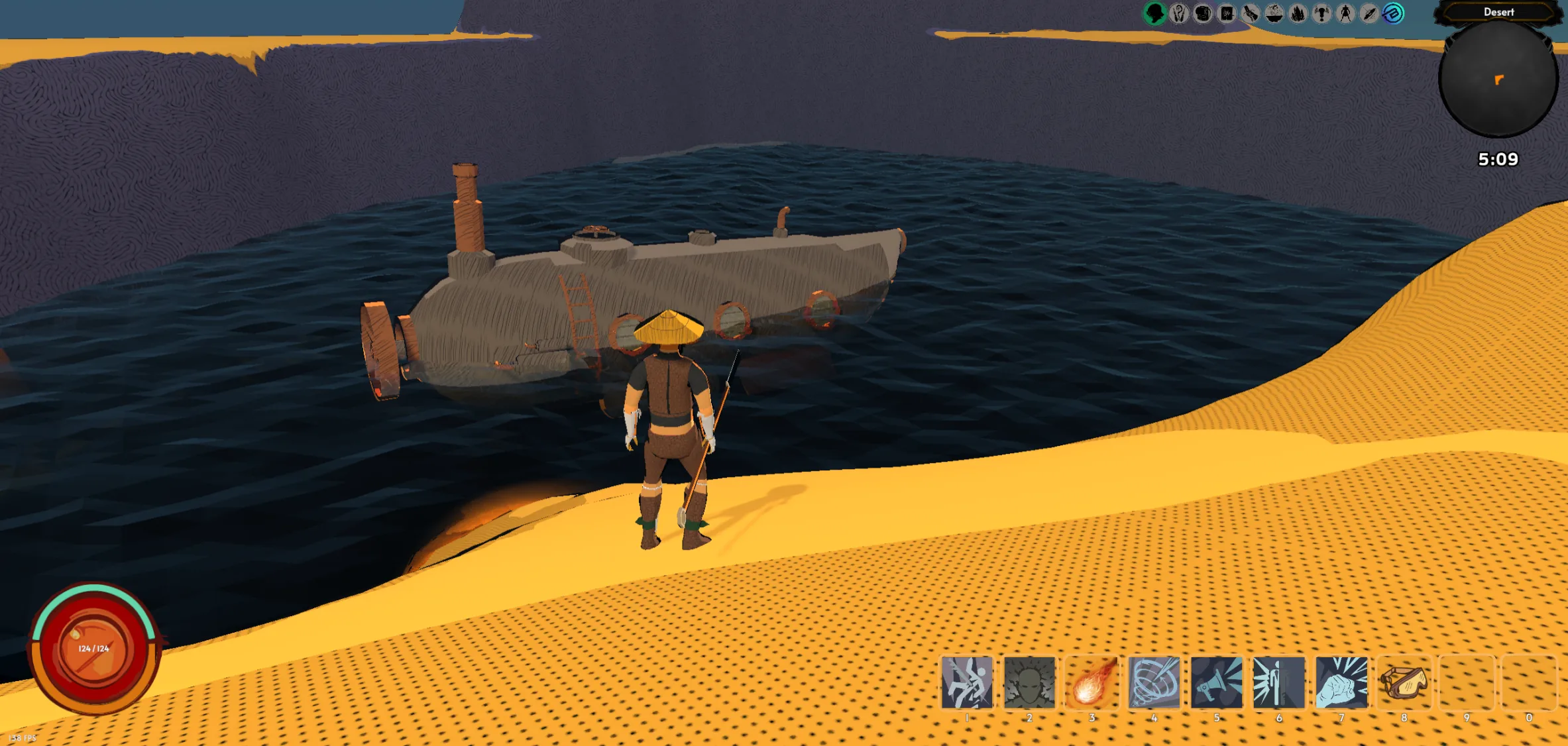The image size is (1568, 746).
Task: Open the green head silhouette icon
Action: pos(1154,13)
